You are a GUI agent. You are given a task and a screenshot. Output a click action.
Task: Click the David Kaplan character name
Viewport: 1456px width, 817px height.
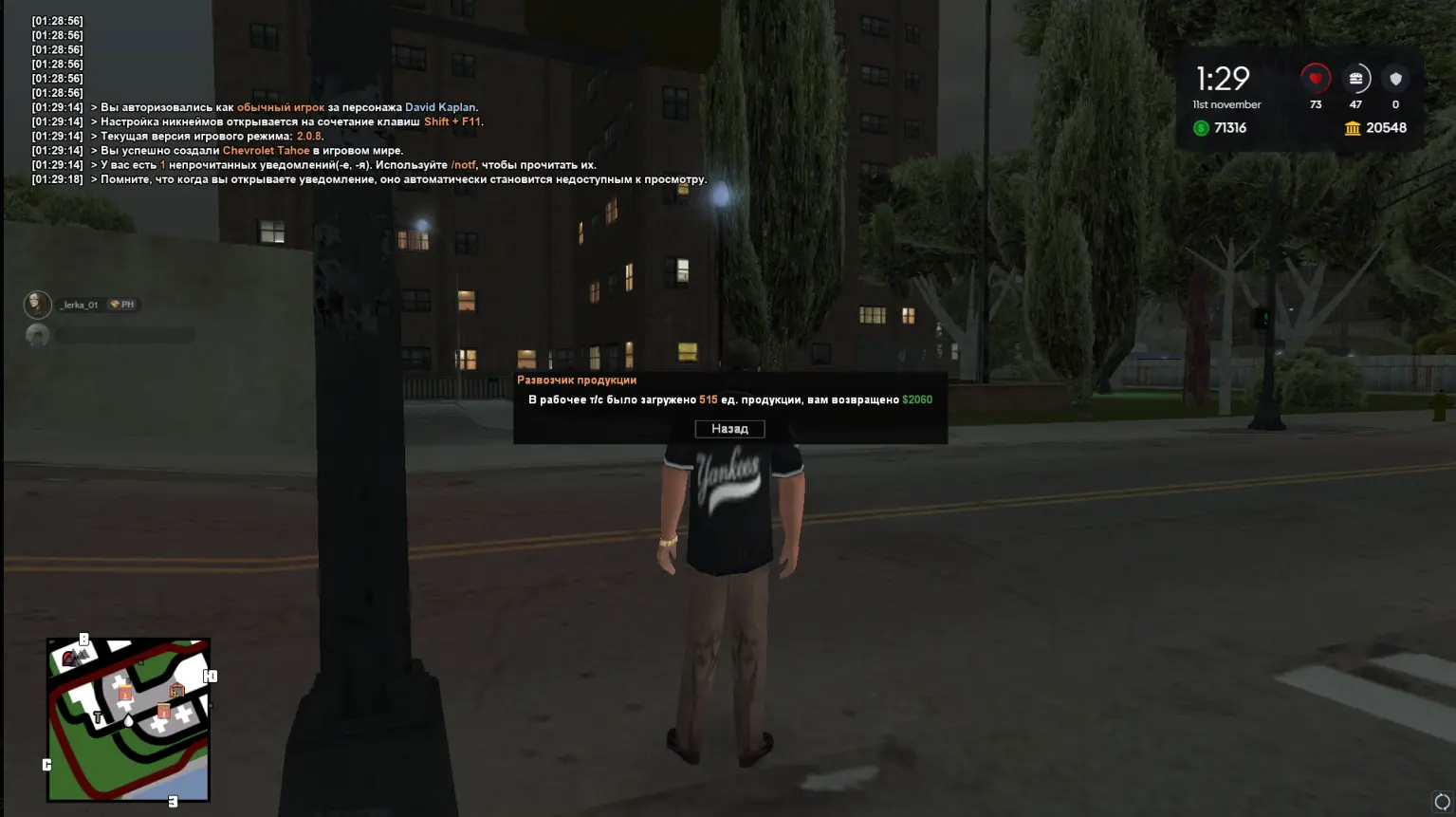coord(442,107)
